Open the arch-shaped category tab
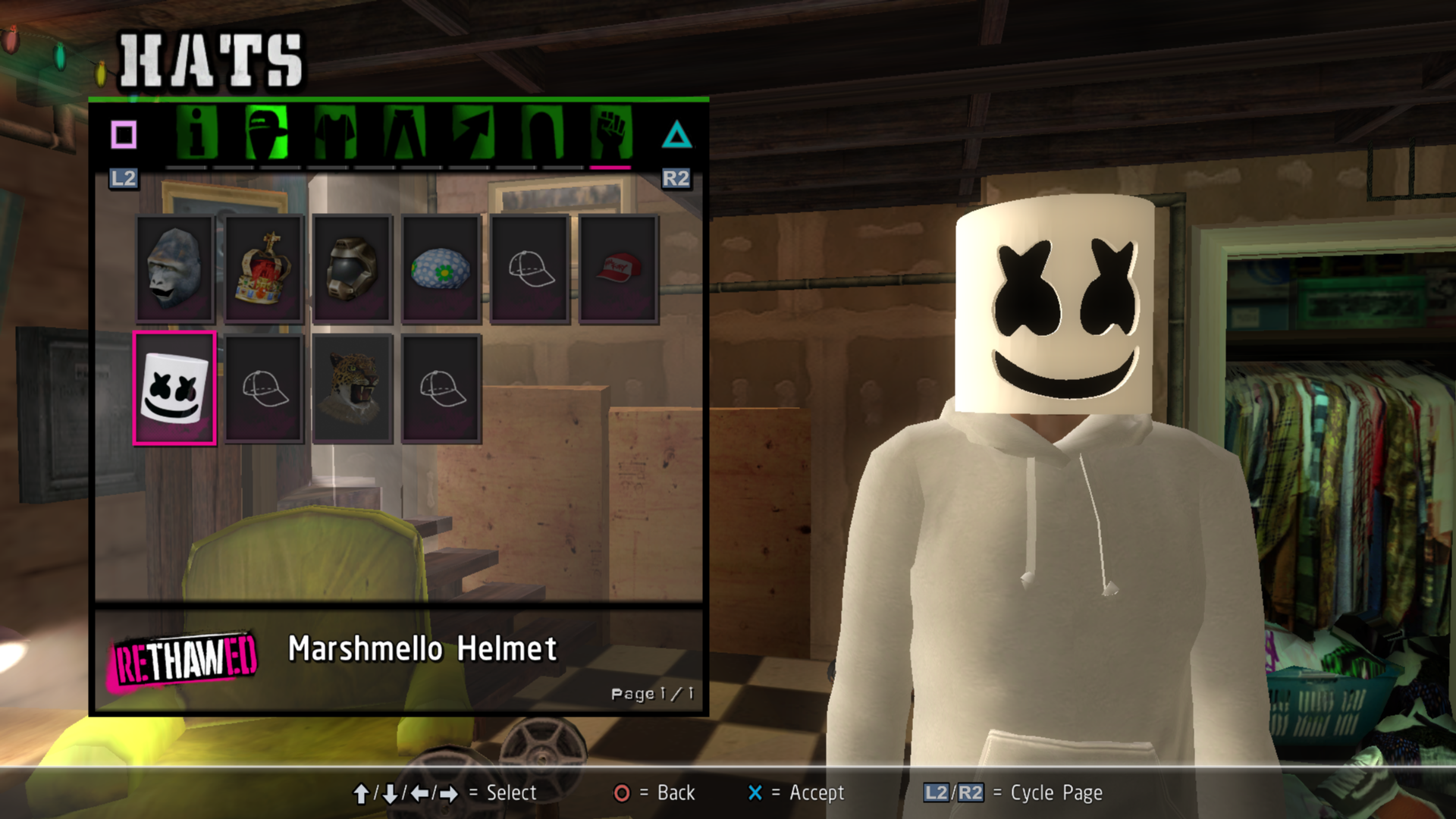 542,133
